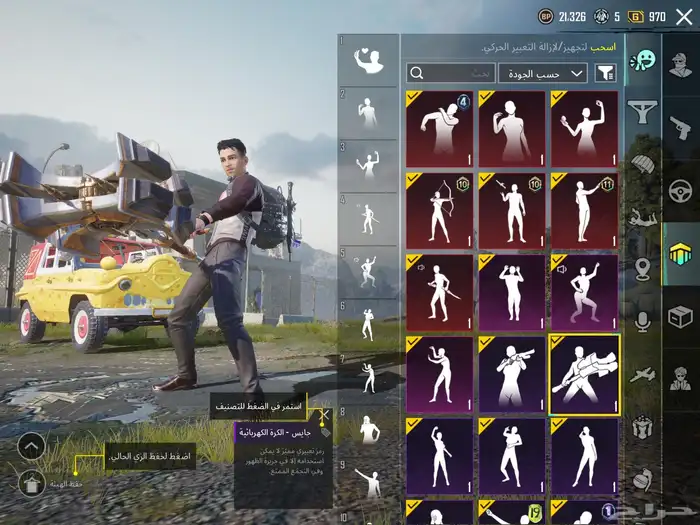The image size is (700, 525).
Task: Select the archer bow emote tile
Action: [440, 210]
